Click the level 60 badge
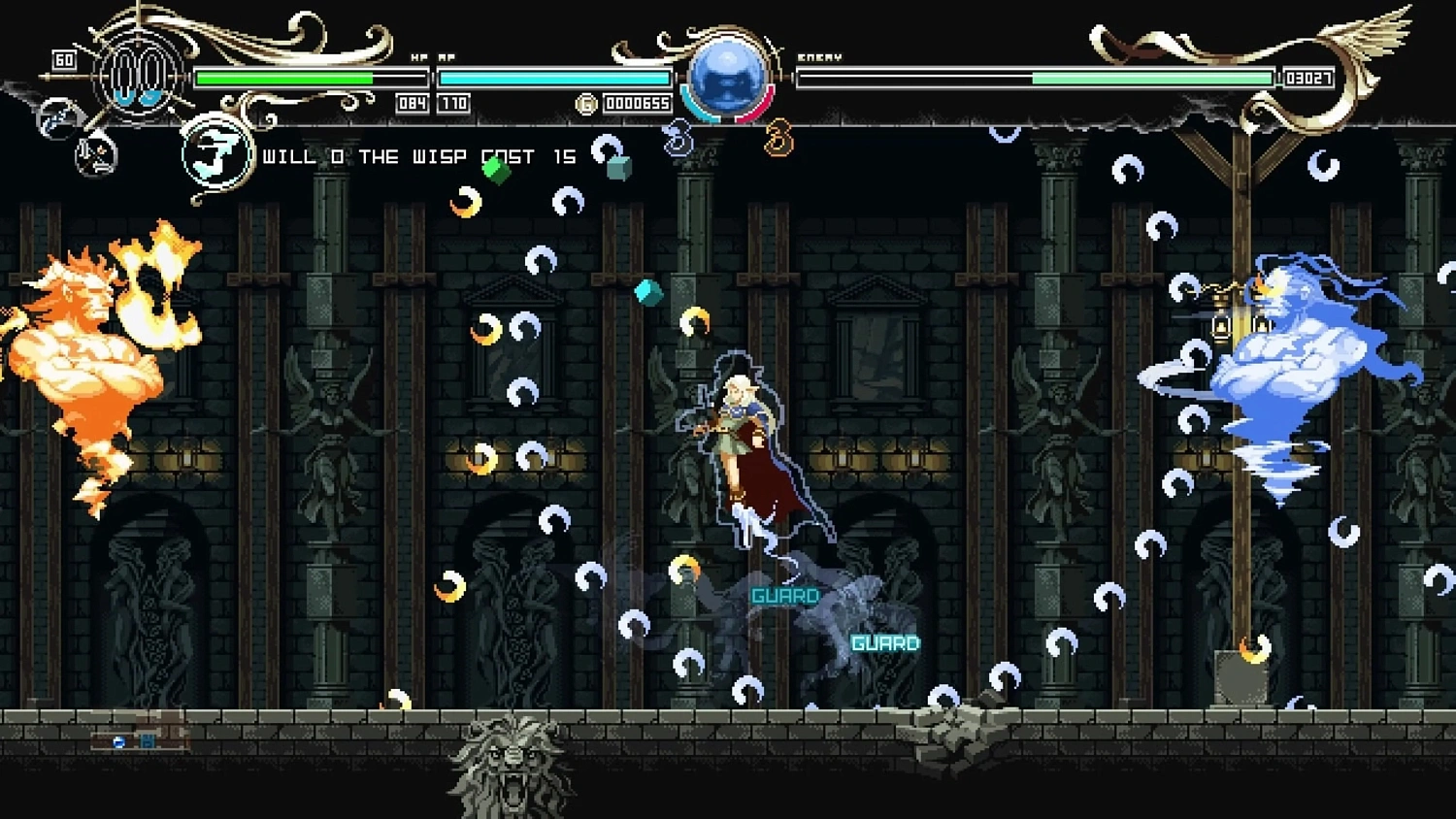This screenshot has height=819, width=1456. click(x=65, y=57)
